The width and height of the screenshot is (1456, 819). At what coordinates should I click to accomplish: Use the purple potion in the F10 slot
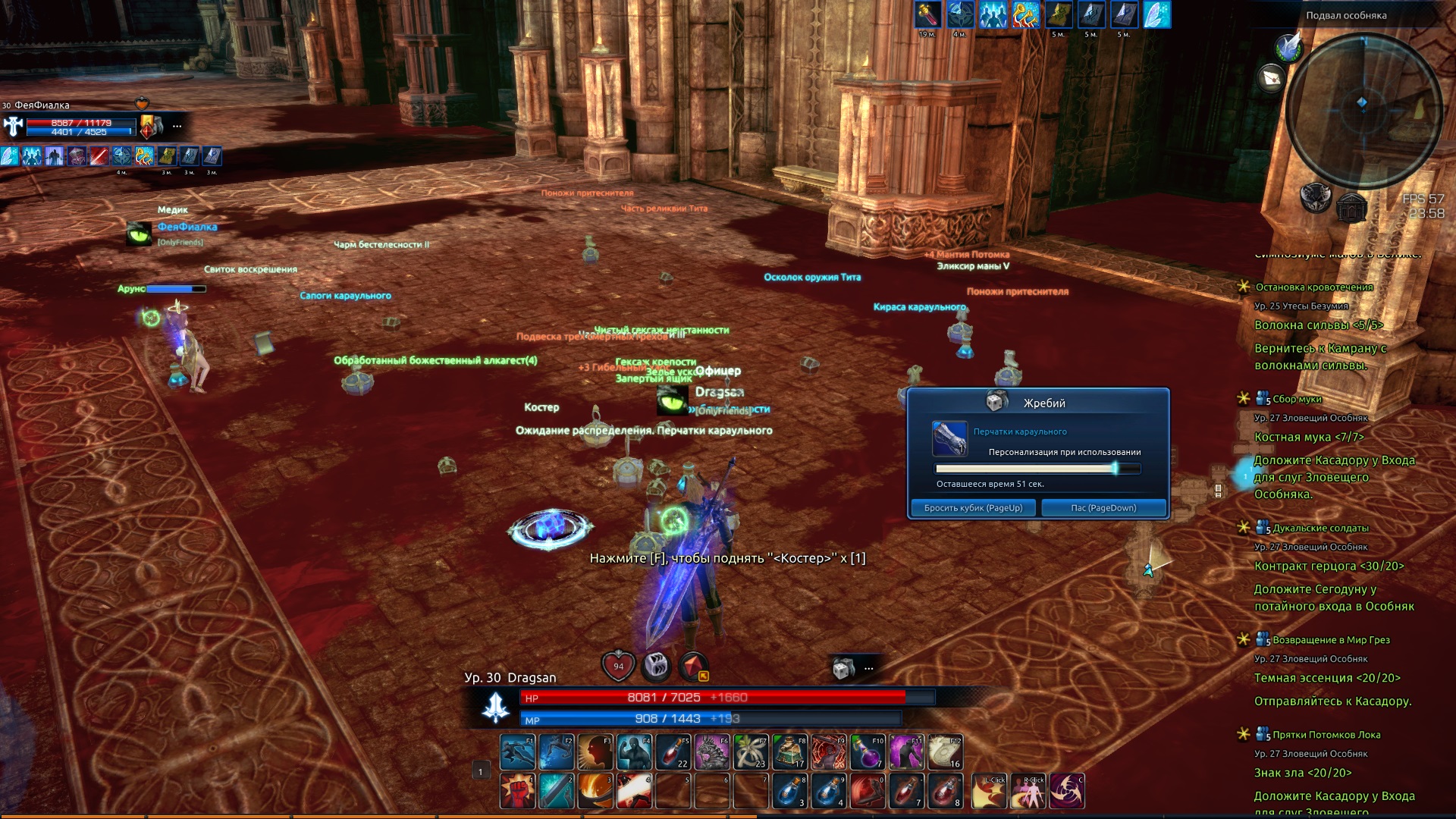coord(868,752)
